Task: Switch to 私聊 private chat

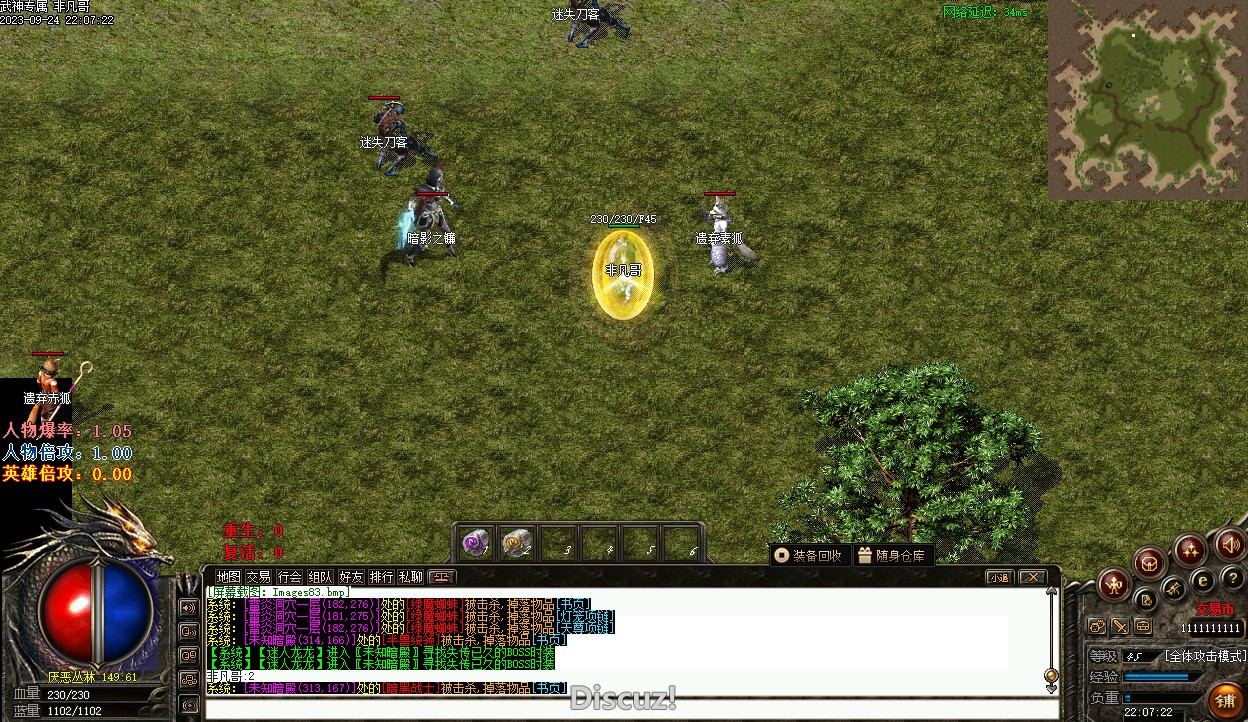Action: 411,577
